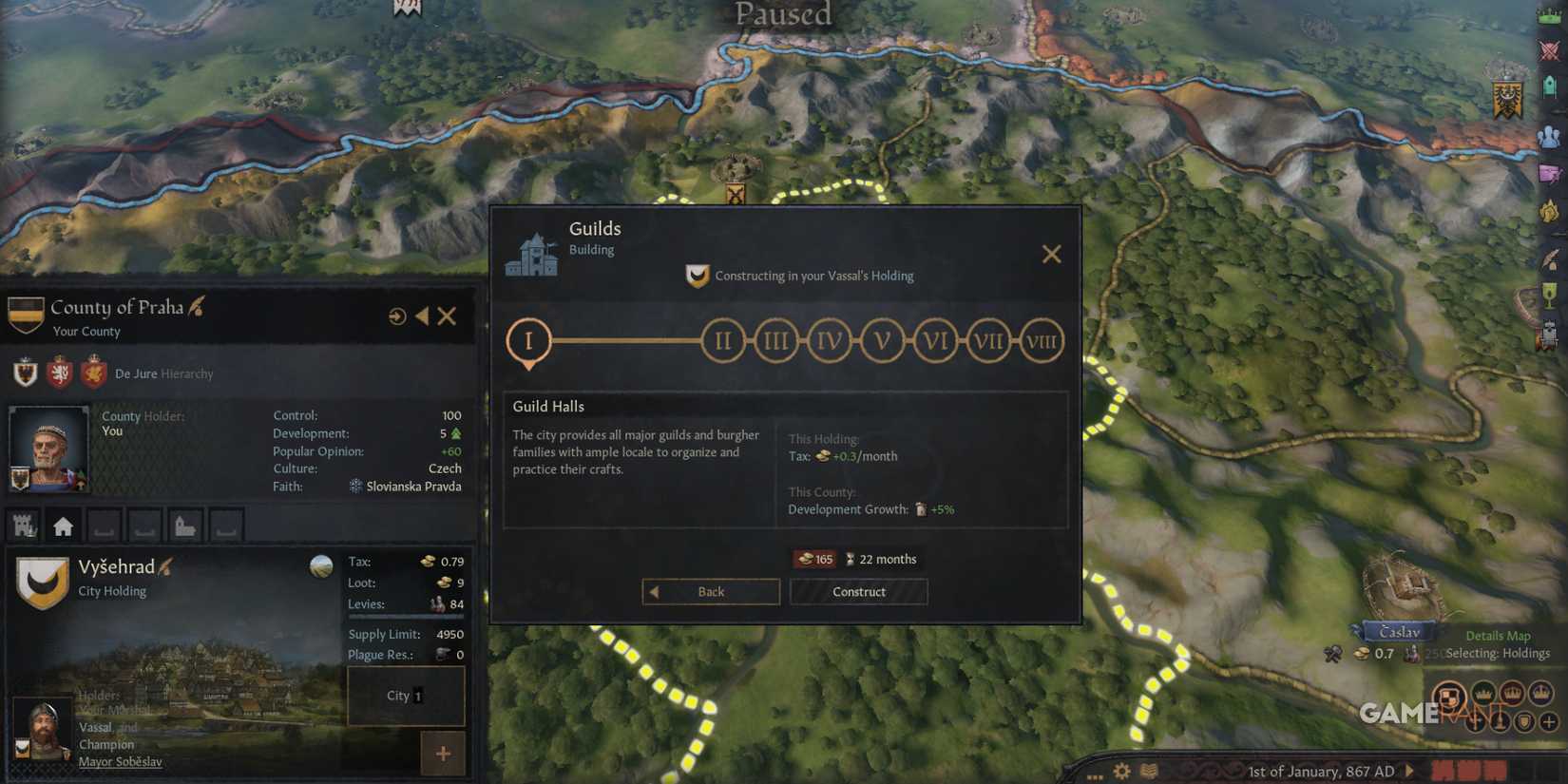
Task: Open game settings via gear icon
Action: click(1121, 772)
